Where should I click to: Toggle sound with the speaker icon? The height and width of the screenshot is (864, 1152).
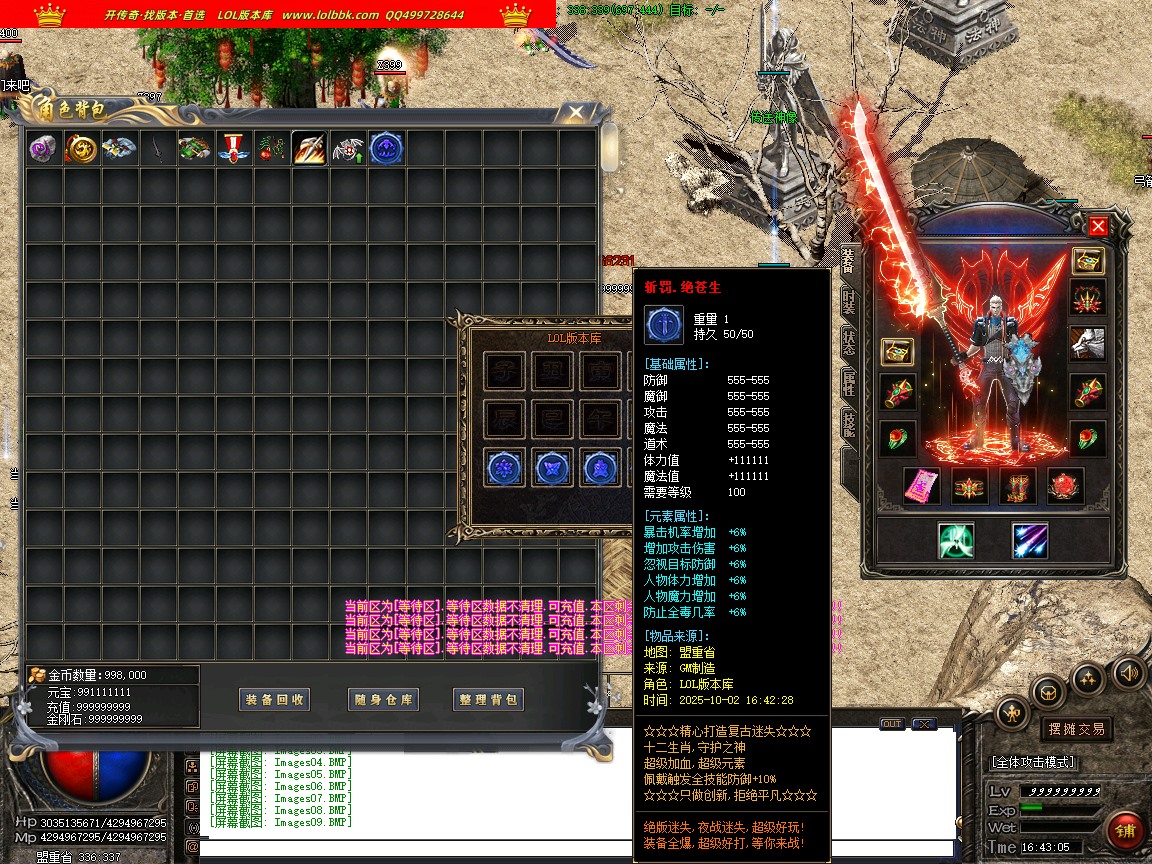pyautogui.click(x=1128, y=671)
